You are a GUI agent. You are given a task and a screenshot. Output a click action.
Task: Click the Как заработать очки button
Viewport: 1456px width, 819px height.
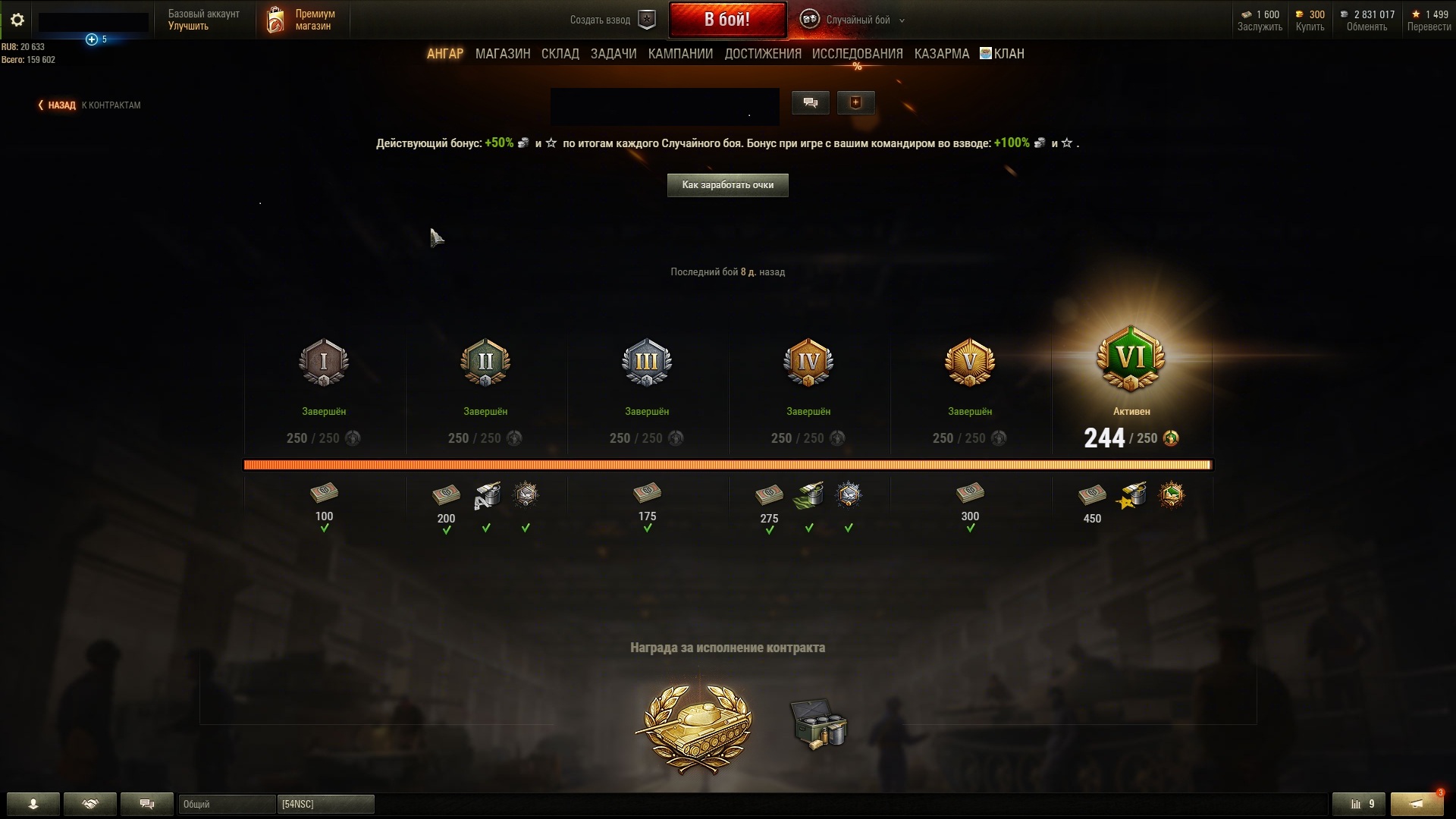(x=727, y=185)
